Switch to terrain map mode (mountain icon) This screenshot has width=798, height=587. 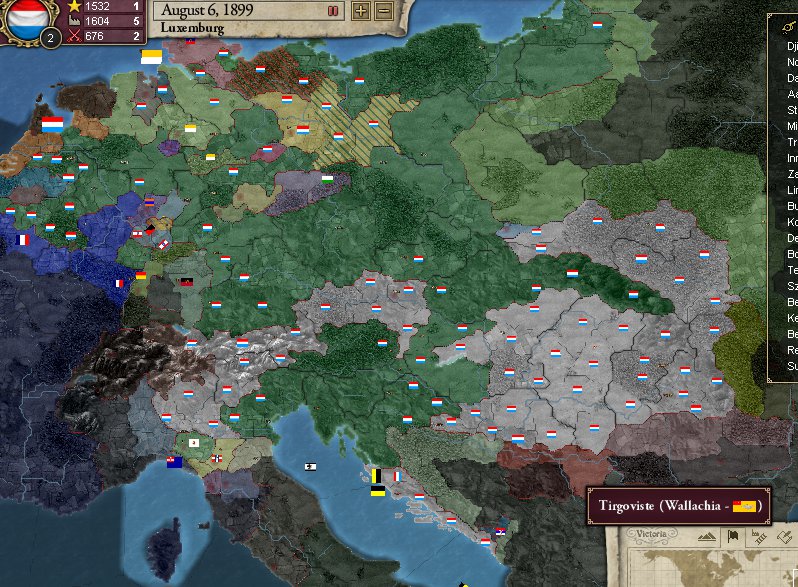(707, 538)
